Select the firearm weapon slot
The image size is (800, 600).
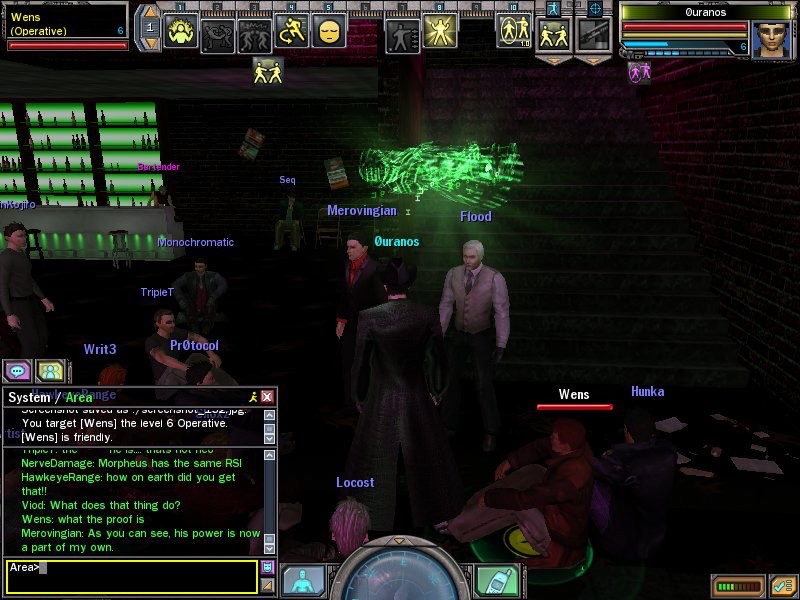click(595, 34)
